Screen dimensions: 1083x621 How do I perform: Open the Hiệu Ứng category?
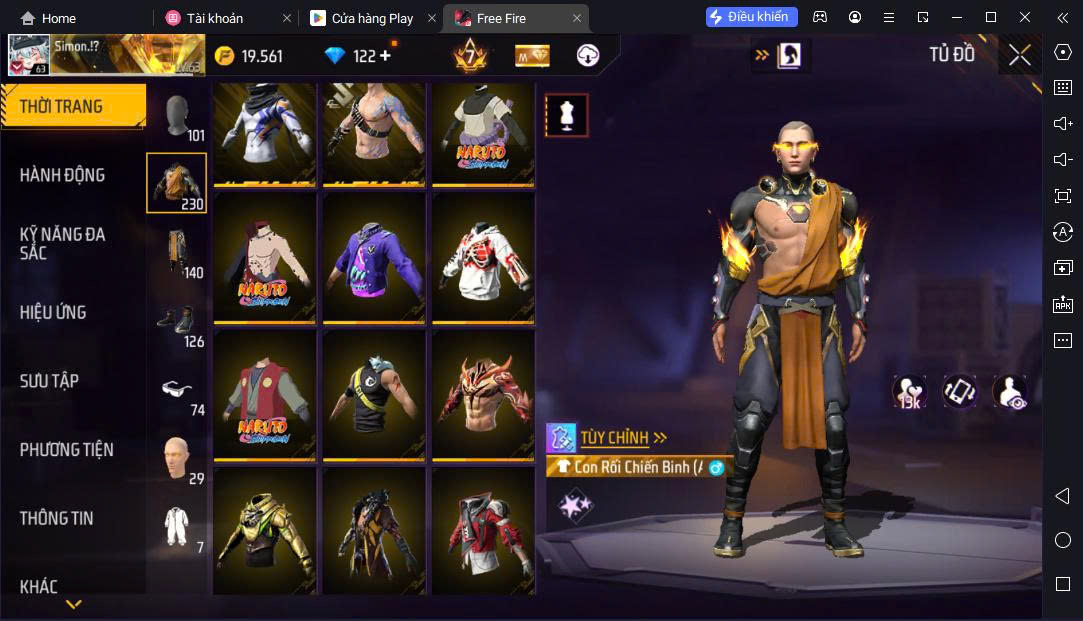click(x=53, y=312)
